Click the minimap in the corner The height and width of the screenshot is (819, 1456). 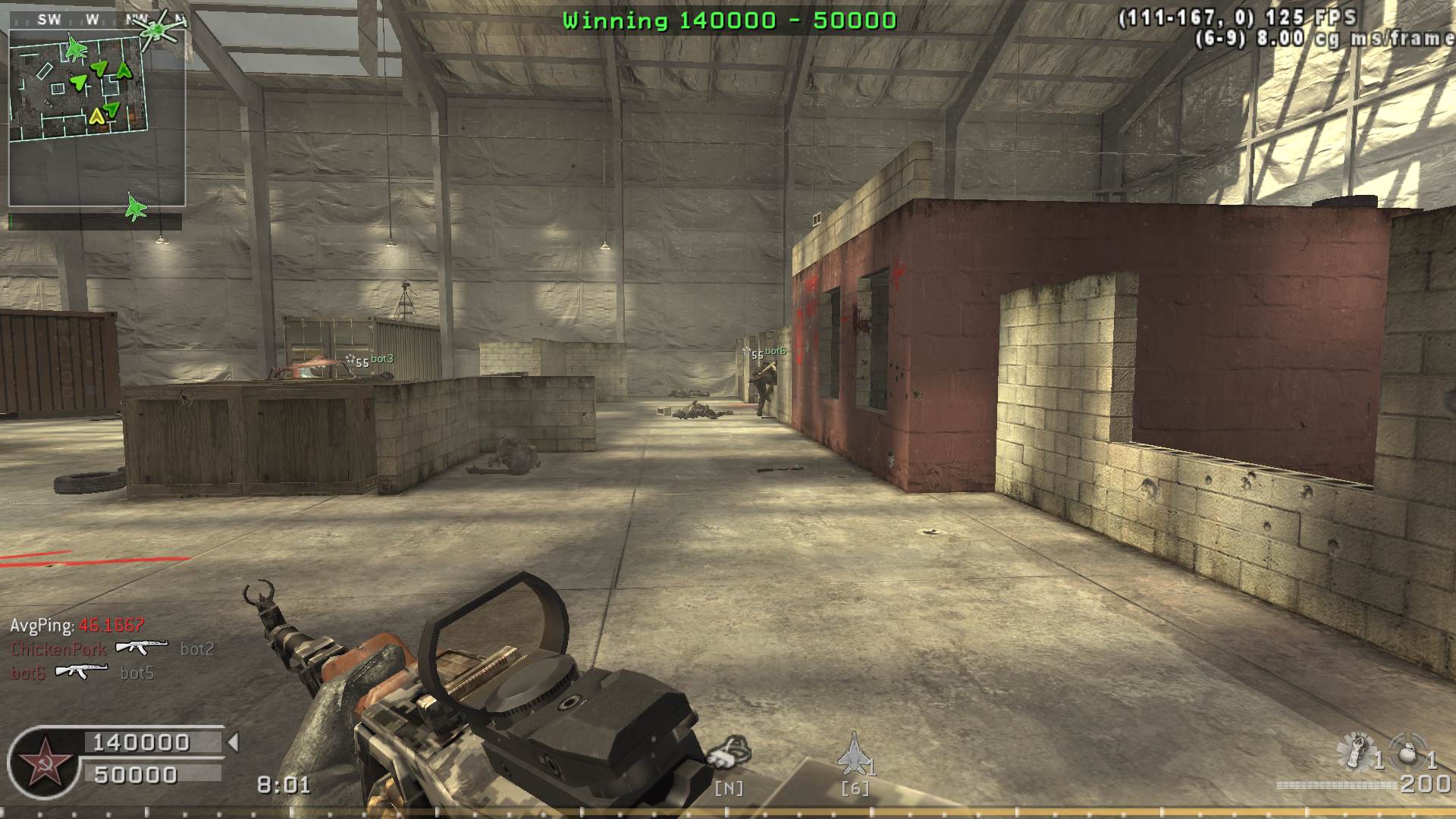coord(97,118)
